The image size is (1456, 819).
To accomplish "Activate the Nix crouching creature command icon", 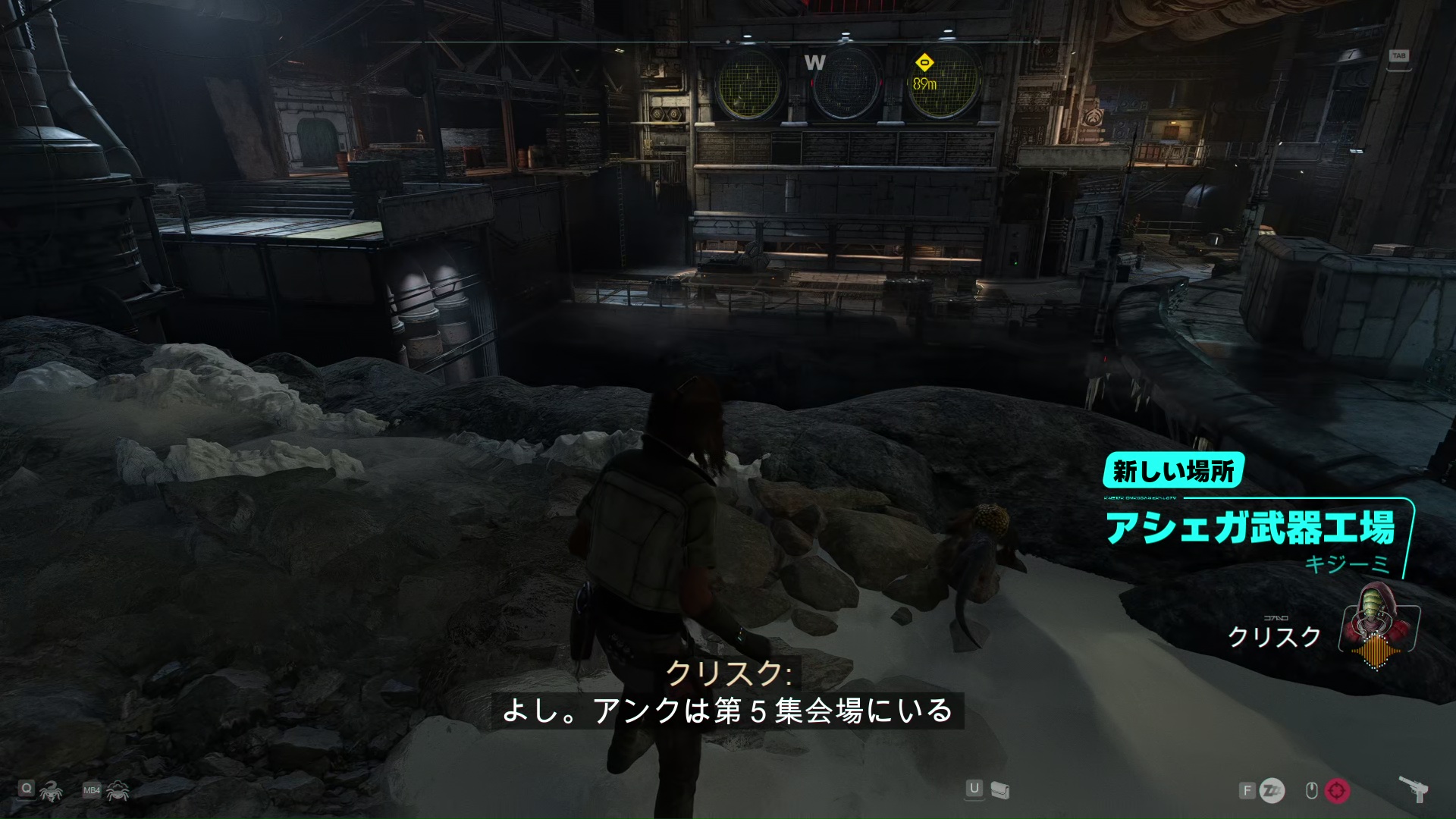I will 118,792.
